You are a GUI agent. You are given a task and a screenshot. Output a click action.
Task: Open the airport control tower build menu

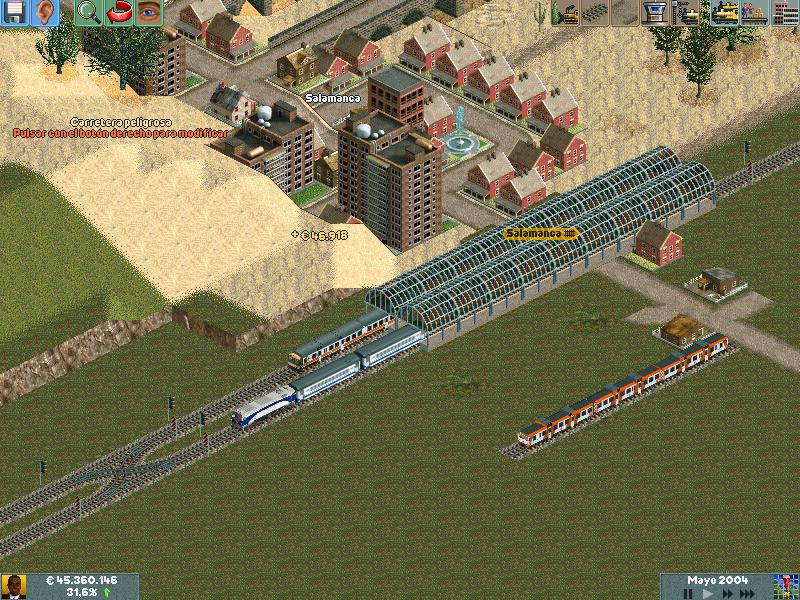[x=656, y=13]
